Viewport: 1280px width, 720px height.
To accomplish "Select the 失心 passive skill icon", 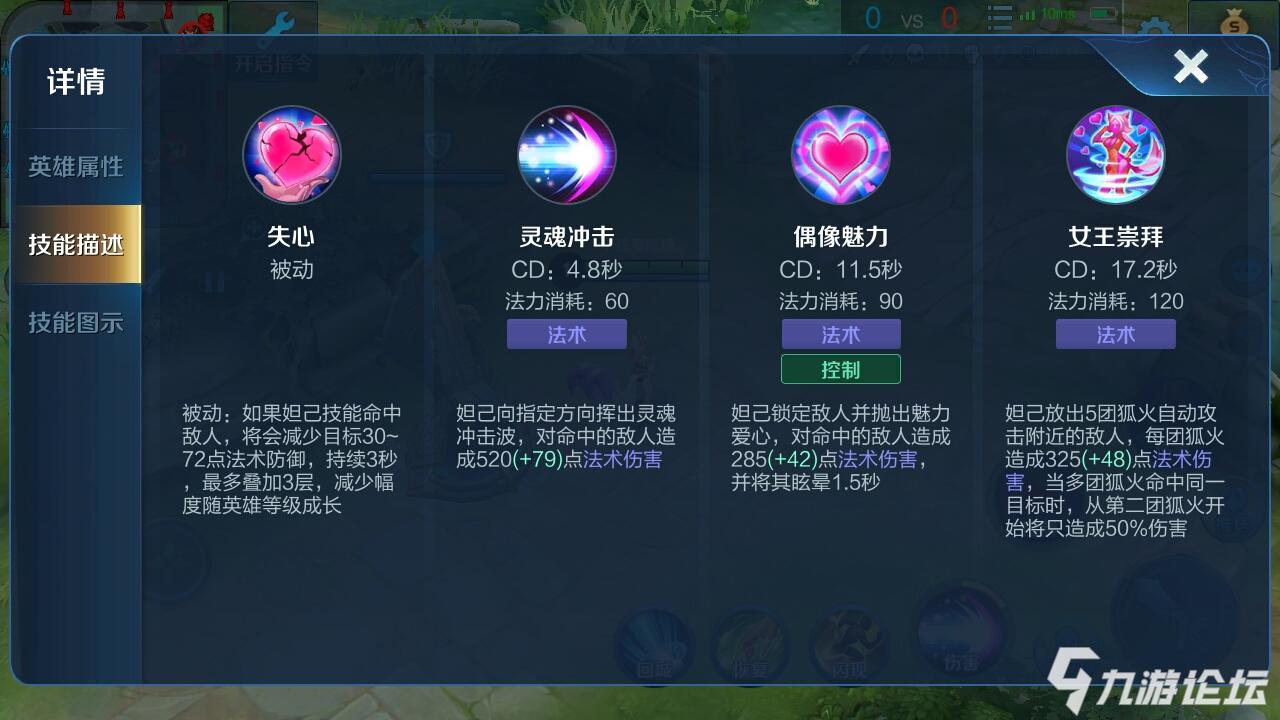I will 292,155.
